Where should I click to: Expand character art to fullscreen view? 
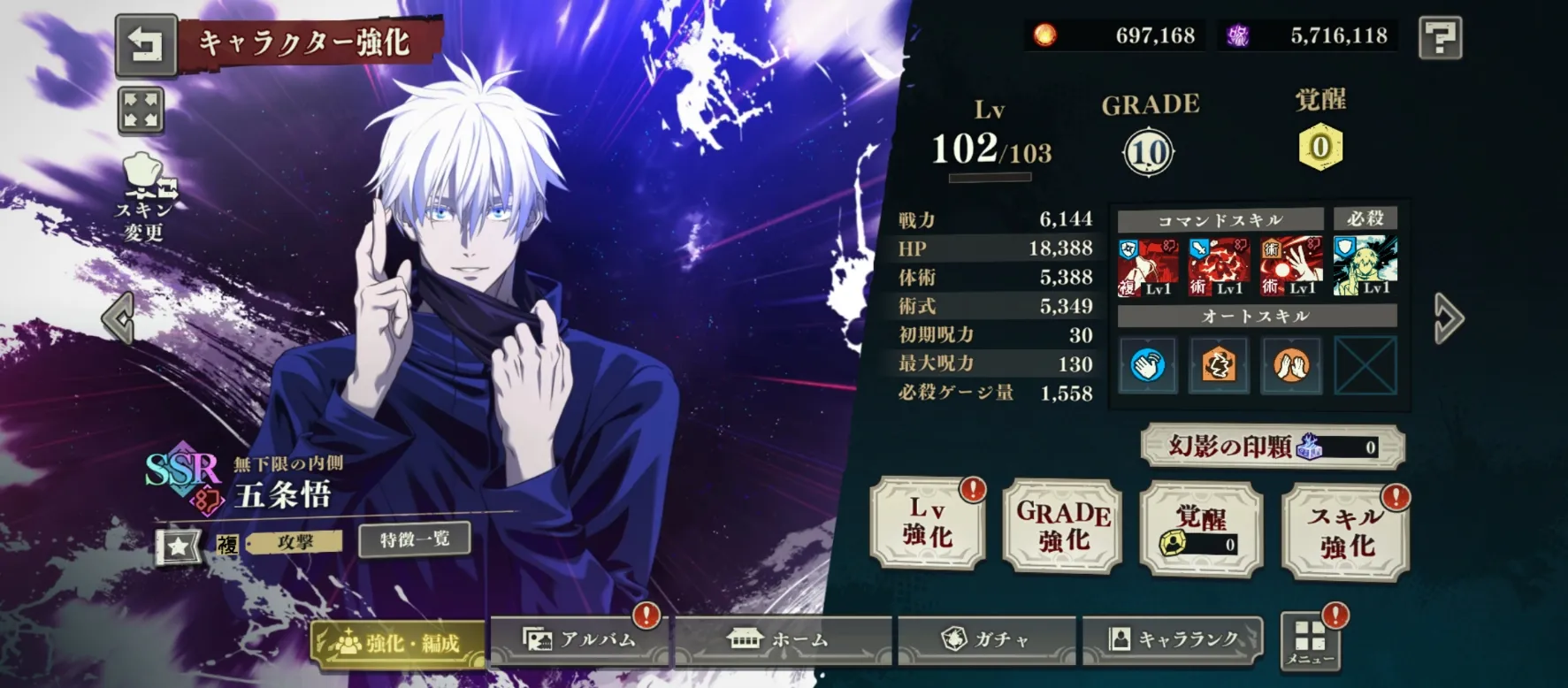click(141, 111)
